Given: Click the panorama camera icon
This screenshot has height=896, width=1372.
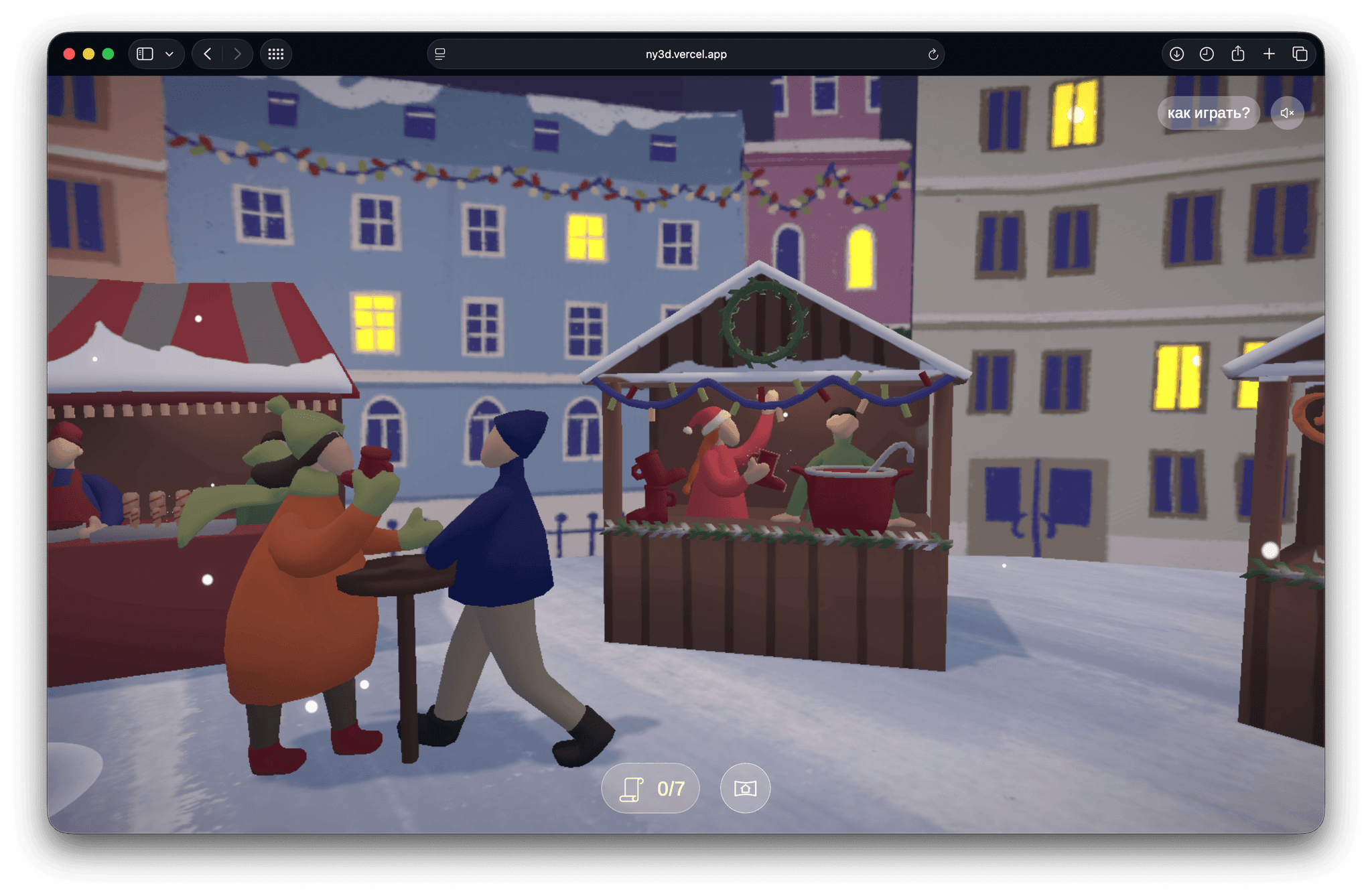Looking at the screenshot, I should click(744, 788).
